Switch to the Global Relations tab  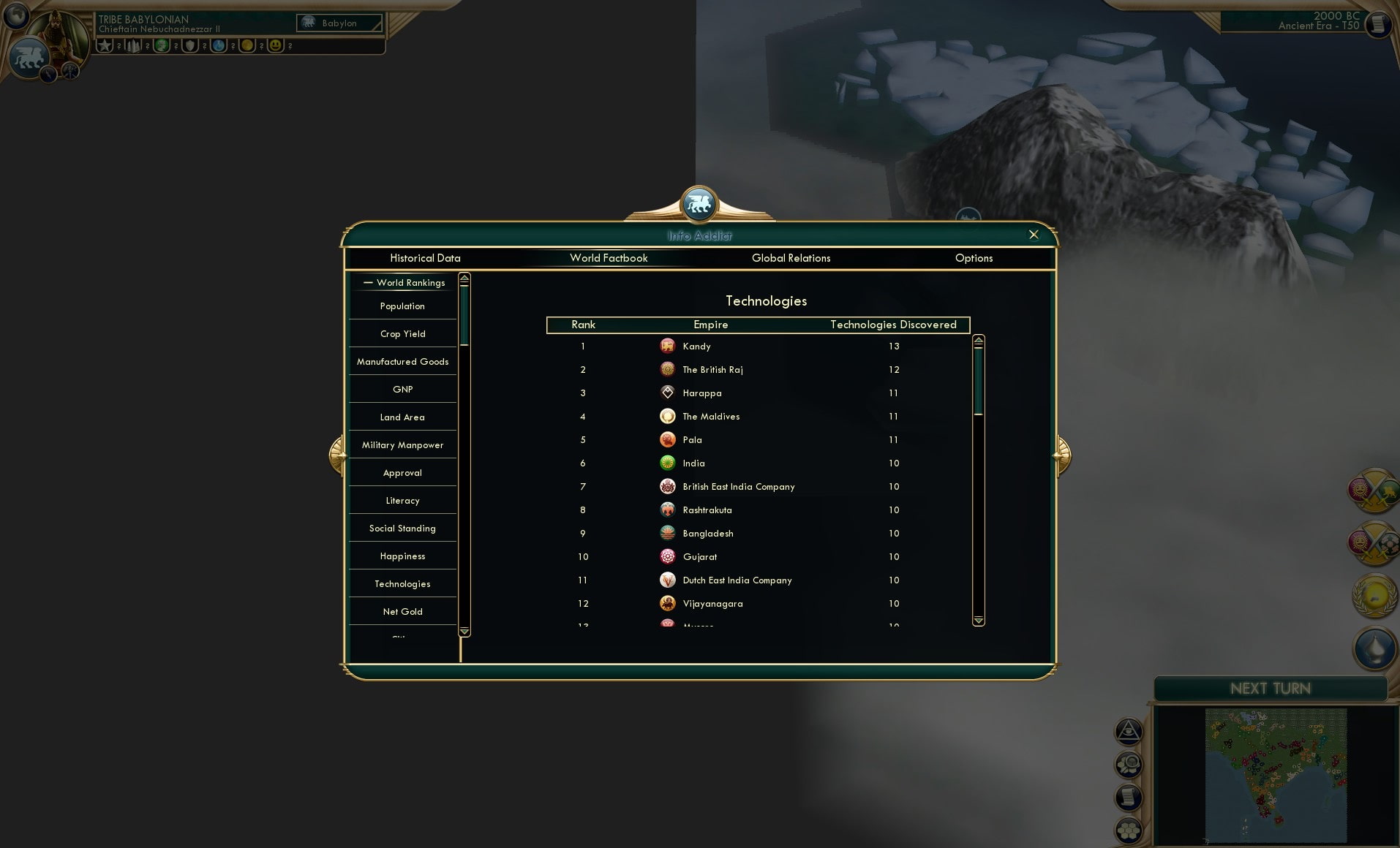point(791,258)
